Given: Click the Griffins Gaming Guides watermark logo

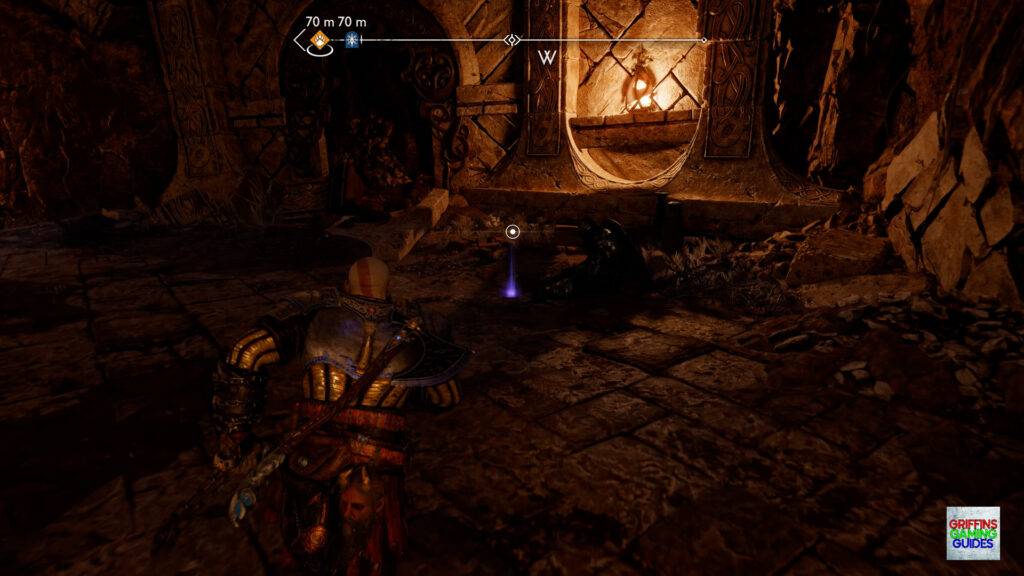Looking at the screenshot, I should coord(972,533).
